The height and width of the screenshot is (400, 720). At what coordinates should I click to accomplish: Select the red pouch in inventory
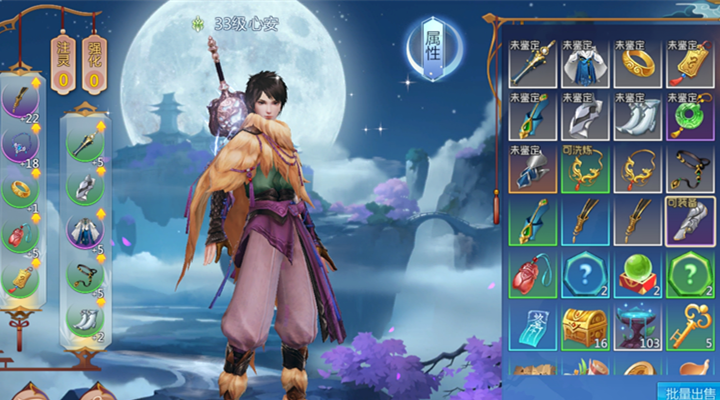pos(533,272)
